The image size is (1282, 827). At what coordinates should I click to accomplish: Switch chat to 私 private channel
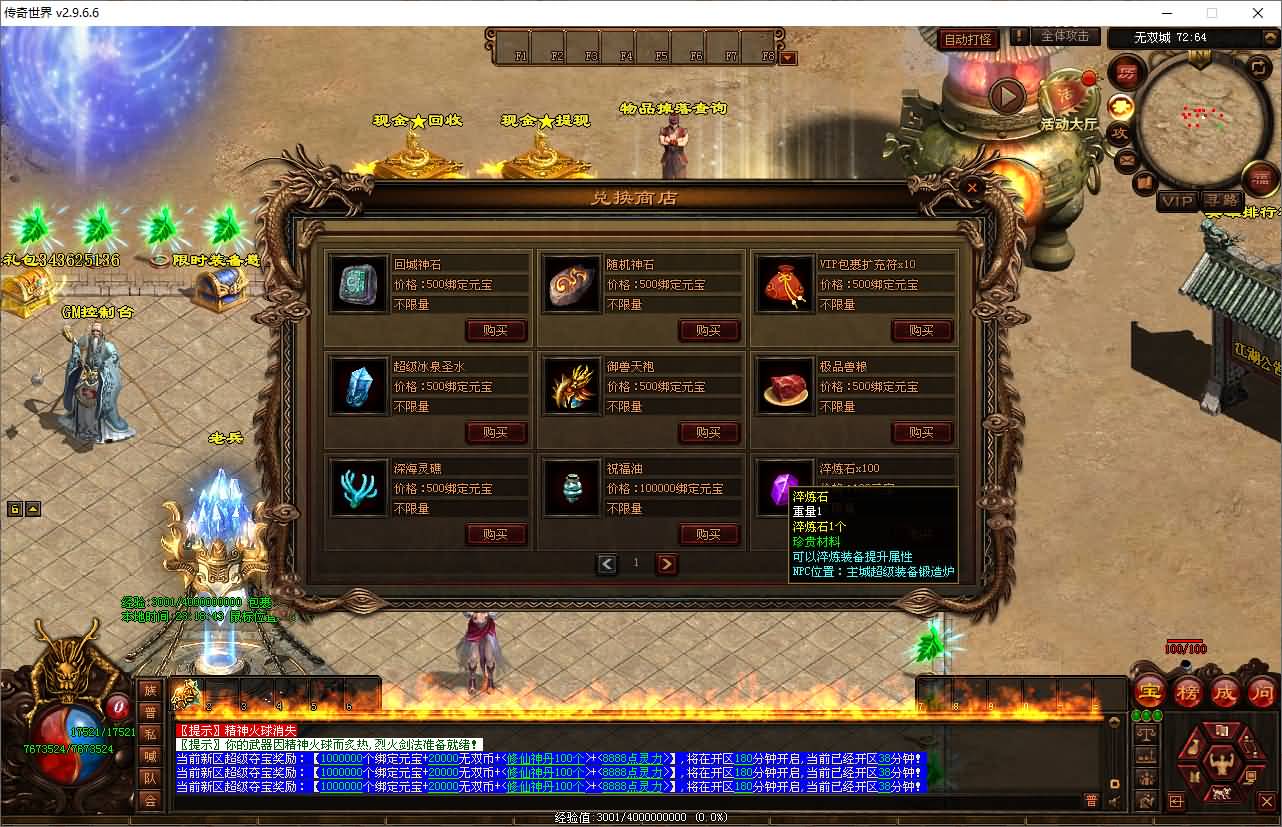click(x=150, y=734)
